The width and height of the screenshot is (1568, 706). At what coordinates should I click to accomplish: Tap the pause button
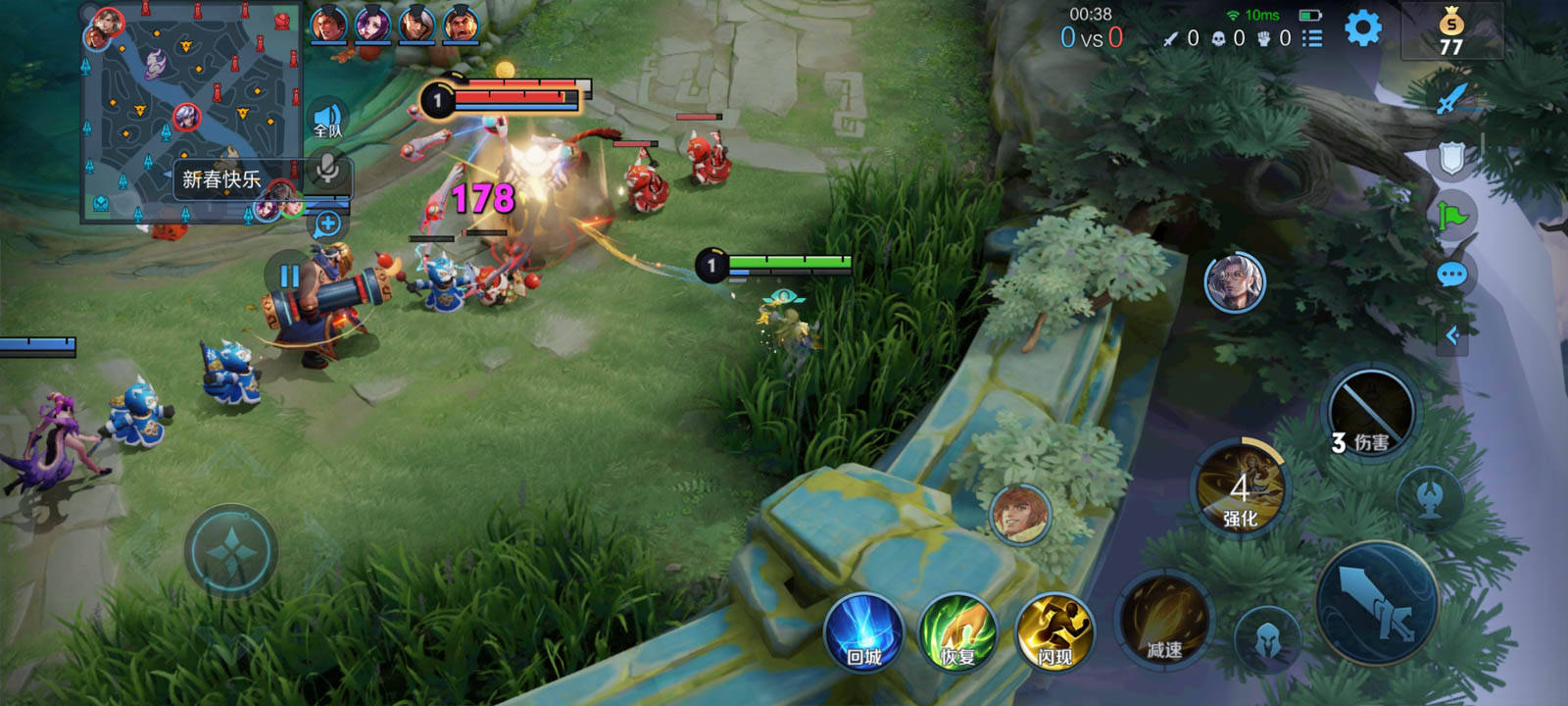point(289,276)
